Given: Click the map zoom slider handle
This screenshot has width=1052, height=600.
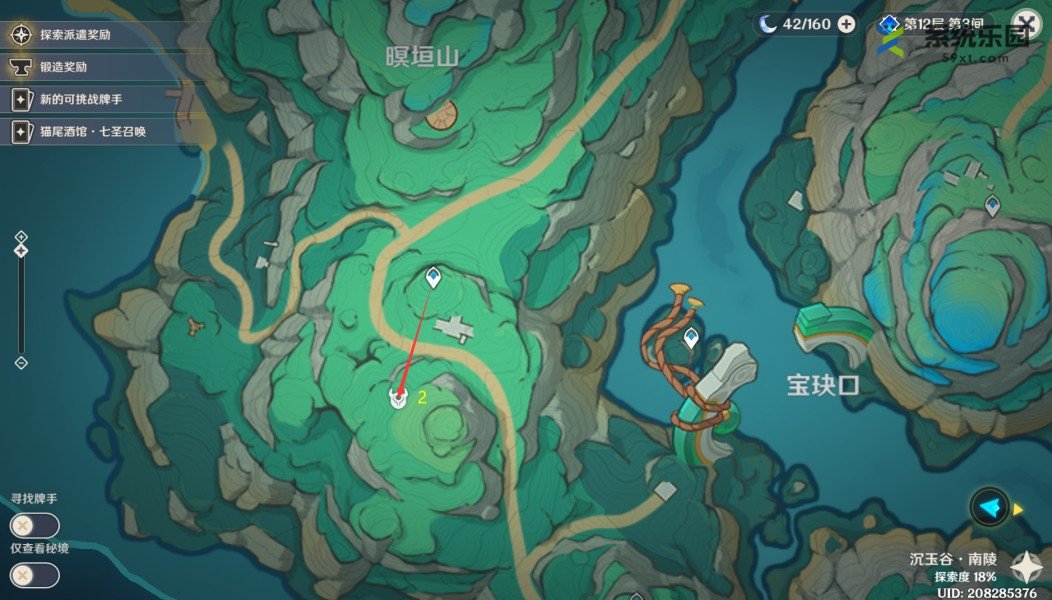Looking at the screenshot, I should (21, 251).
